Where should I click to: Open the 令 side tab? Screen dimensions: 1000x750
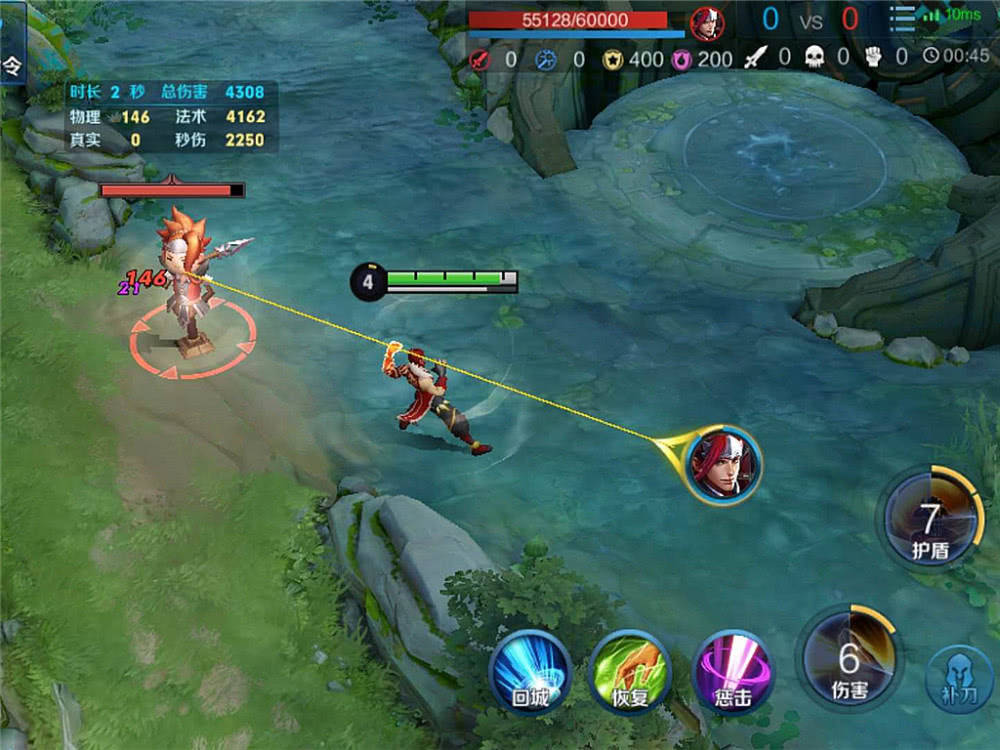point(11,67)
